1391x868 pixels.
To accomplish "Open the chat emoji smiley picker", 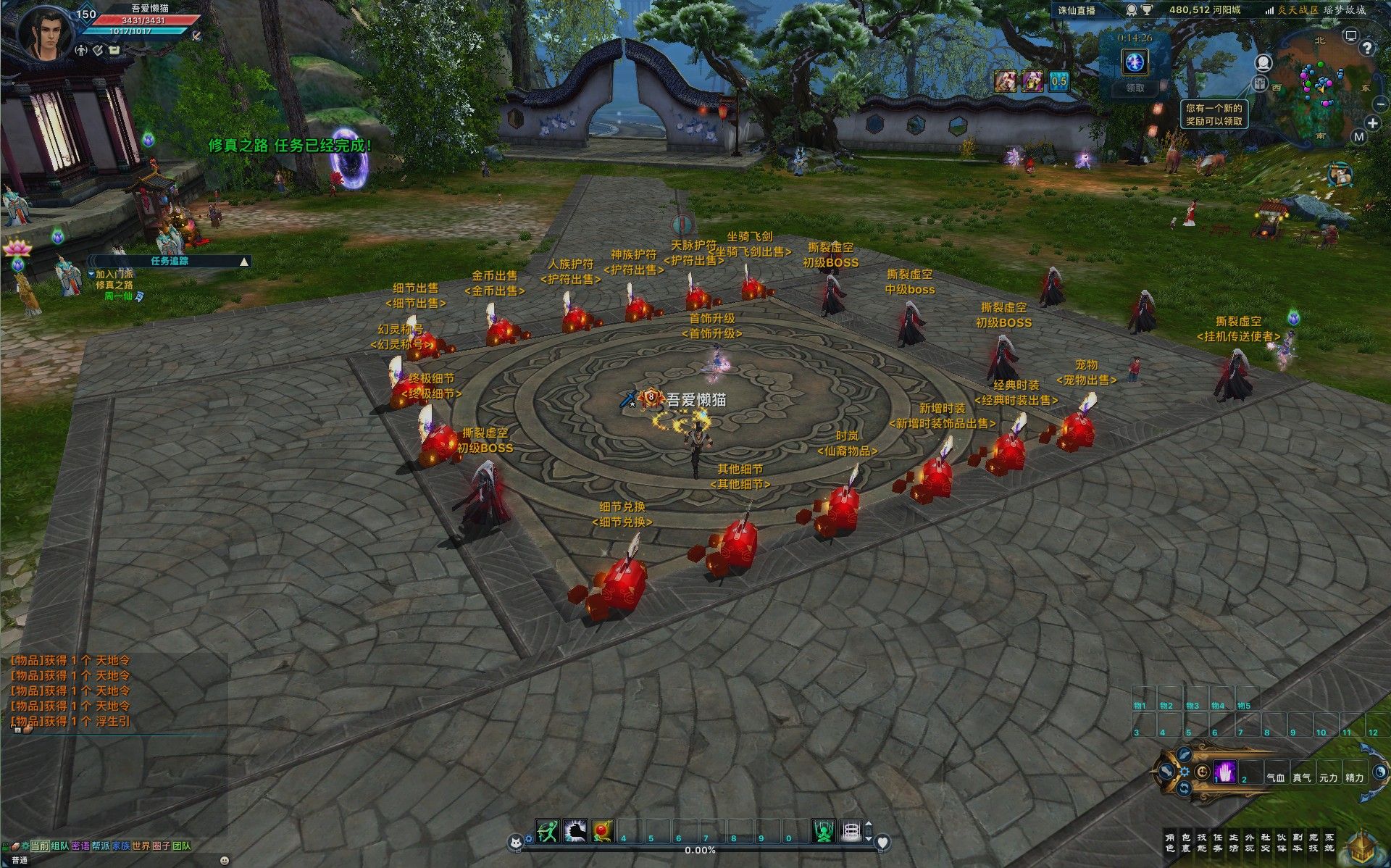I will [x=223, y=860].
